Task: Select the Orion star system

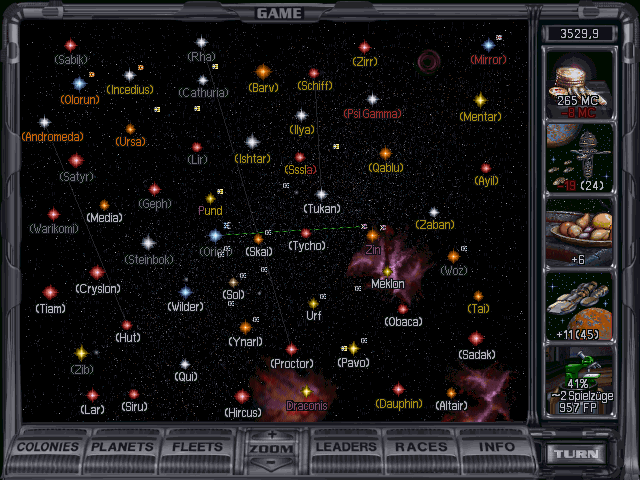Action: click(215, 236)
